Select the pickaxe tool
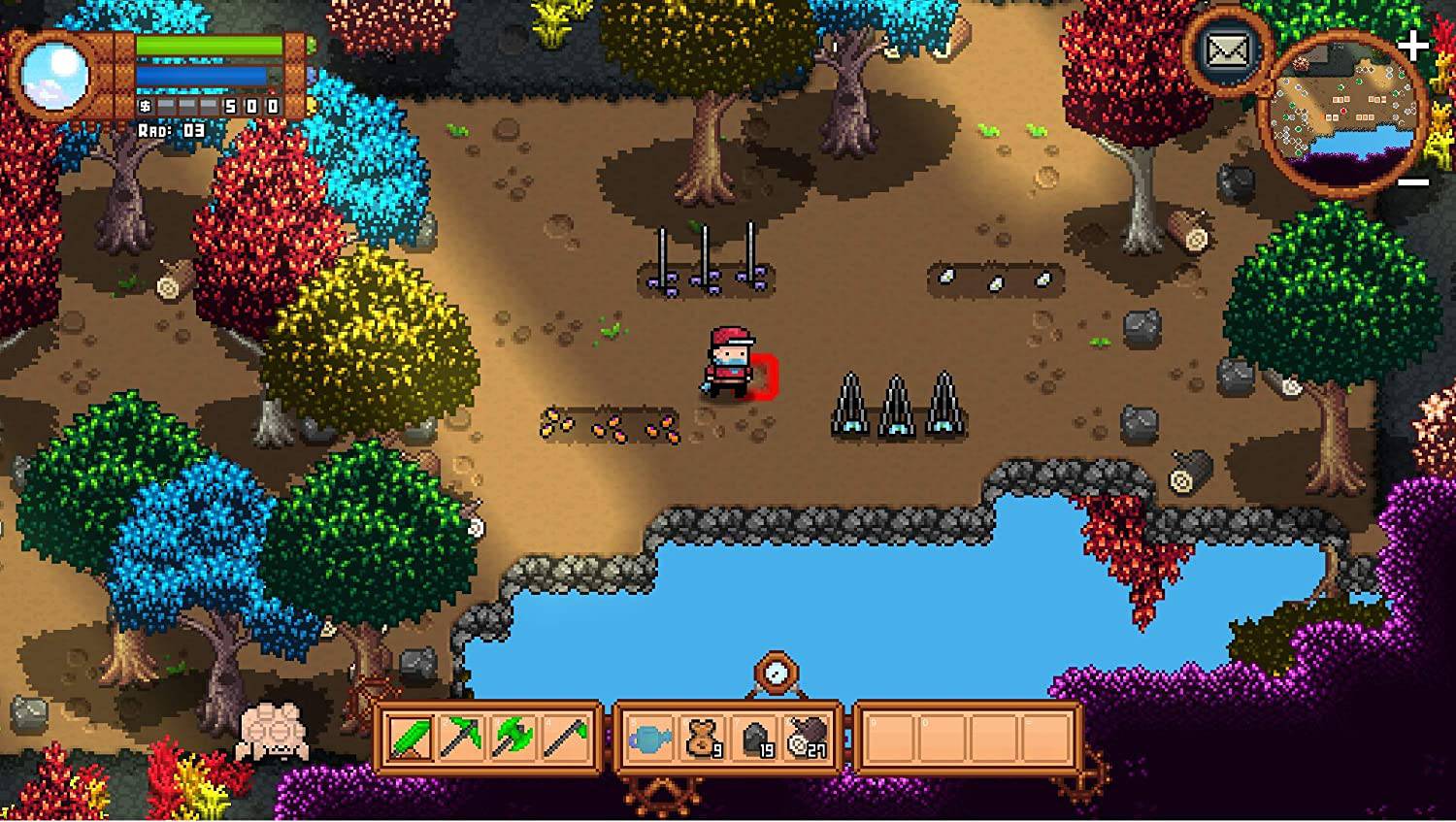Image resolution: width=1456 pixels, height=822 pixels. tap(462, 740)
